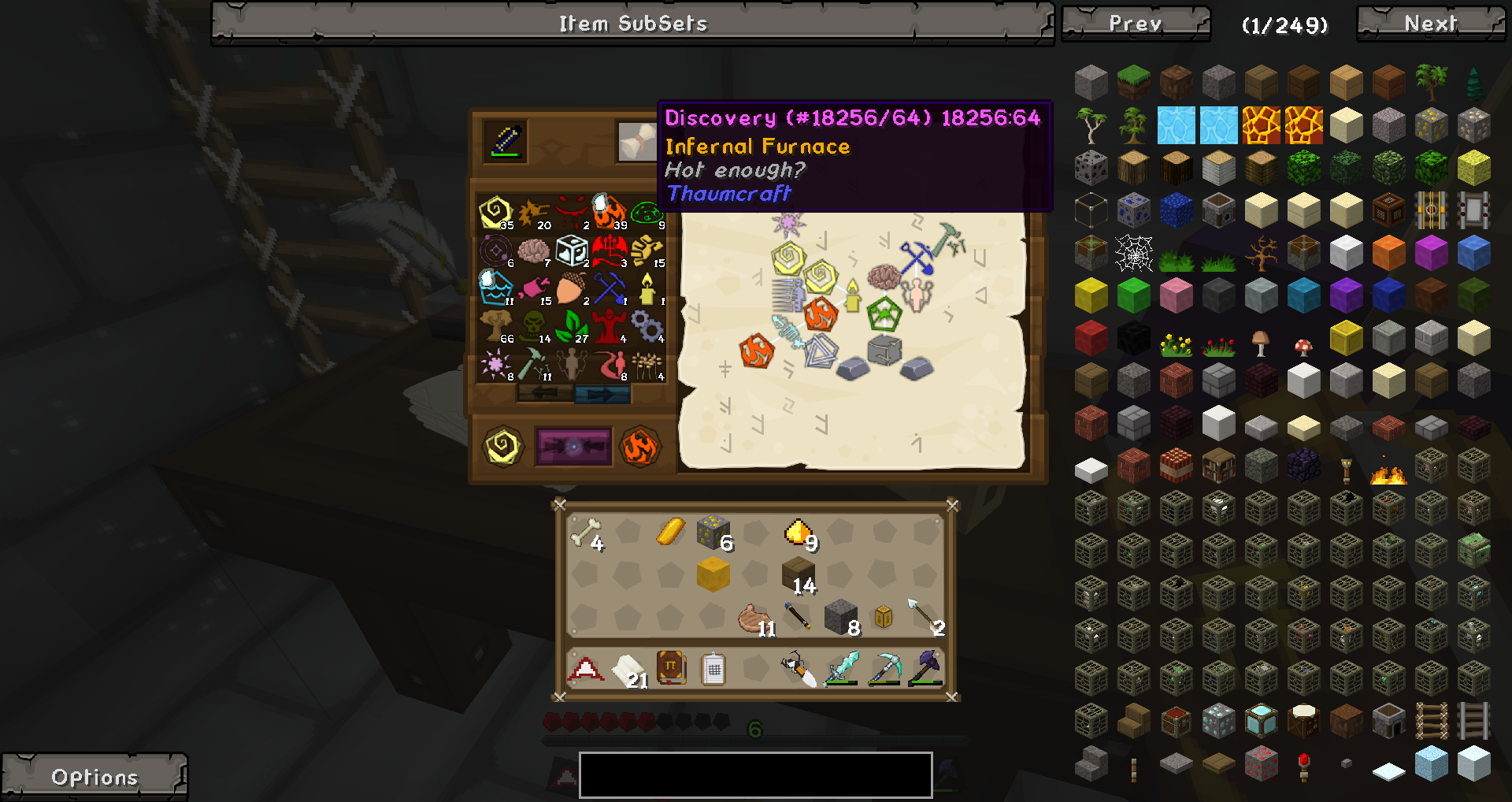Select the Thaumonomicon book in hotbar
Image resolution: width=1512 pixels, height=802 pixels.
pyautogui.click(x=671, y=669)
